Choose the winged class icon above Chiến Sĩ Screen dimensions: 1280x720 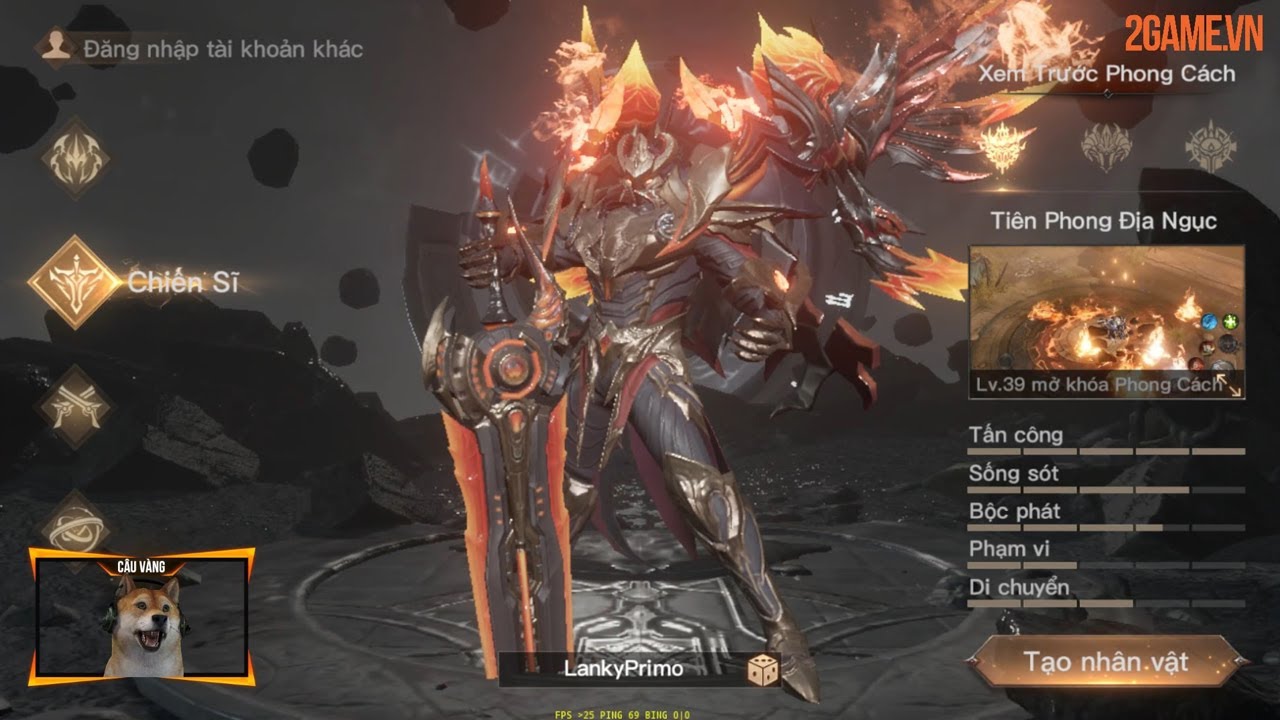coord(77,157)
